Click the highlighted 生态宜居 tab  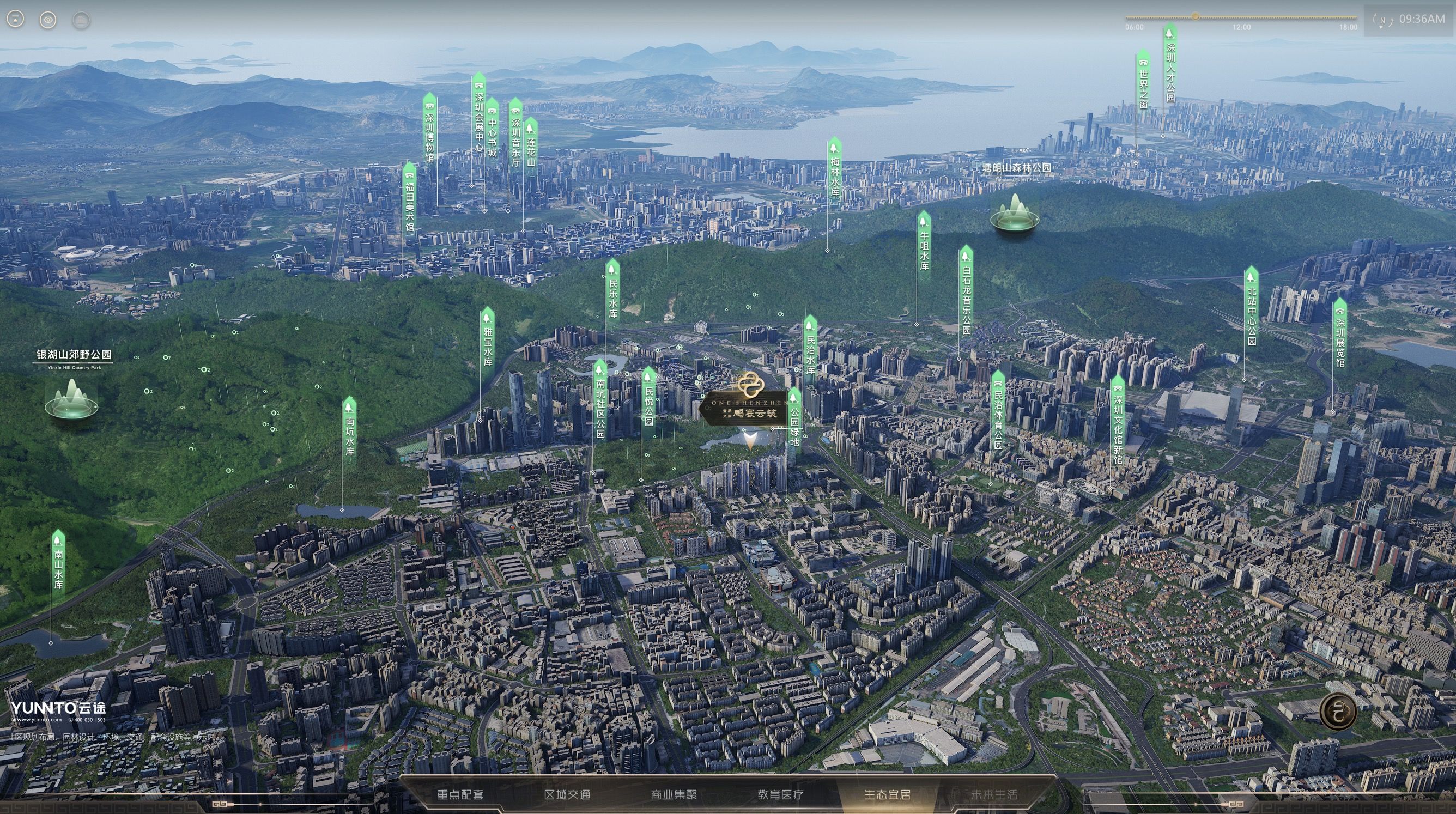pos(888,794)
